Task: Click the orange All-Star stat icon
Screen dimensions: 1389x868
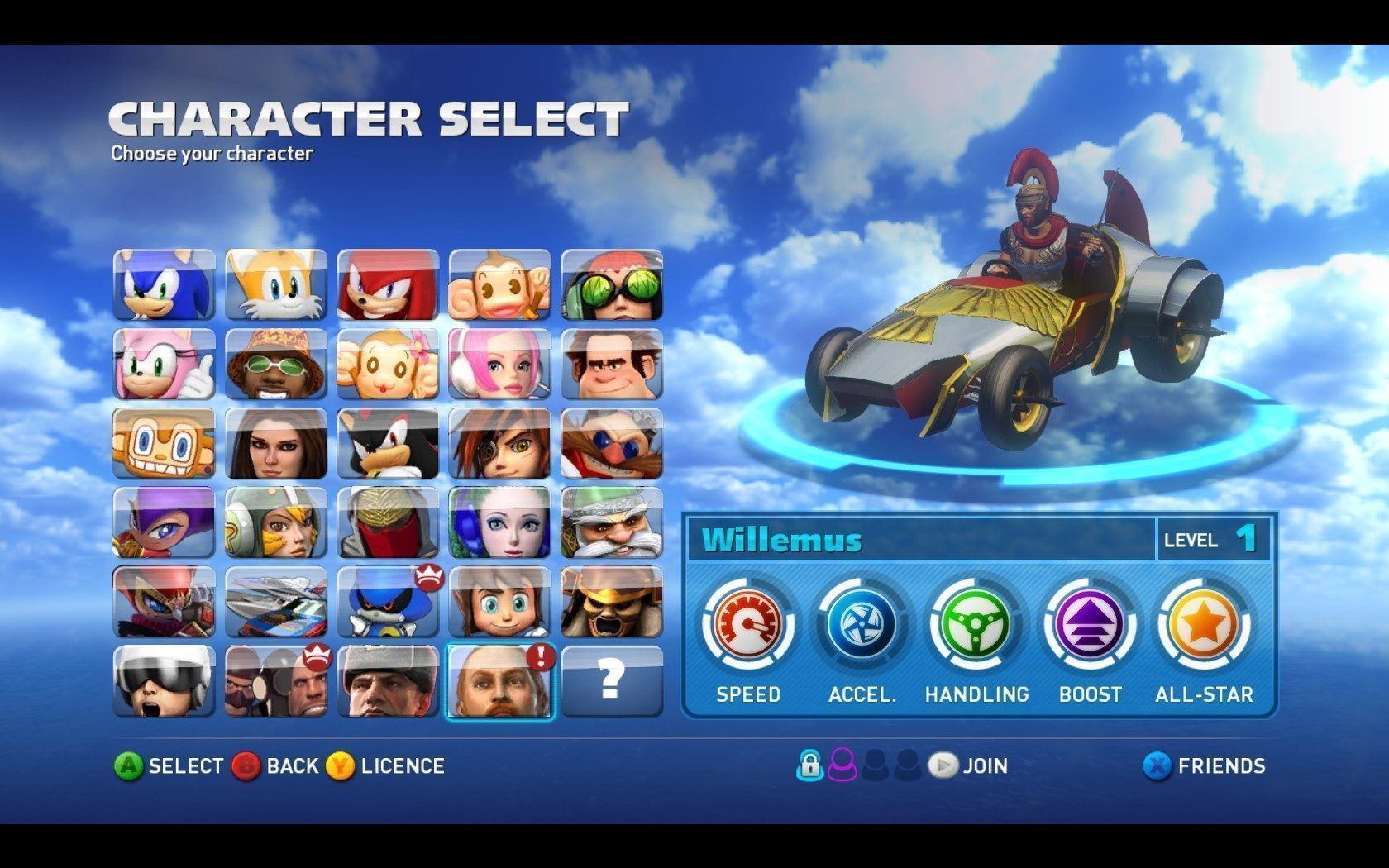Action: [1204, 626]
